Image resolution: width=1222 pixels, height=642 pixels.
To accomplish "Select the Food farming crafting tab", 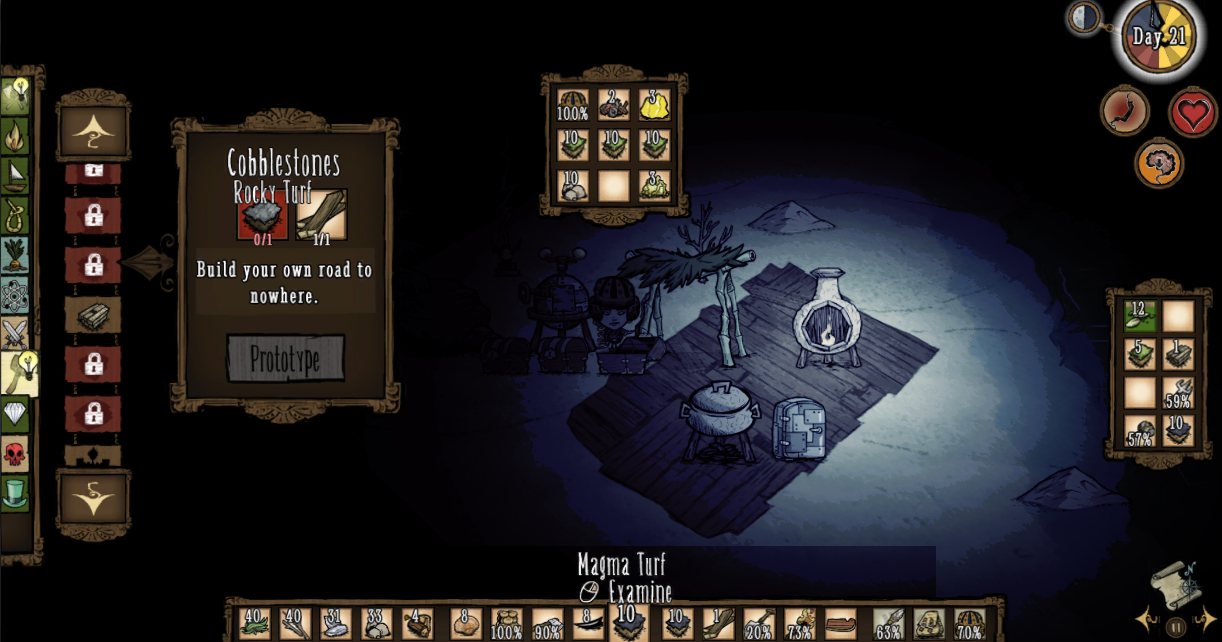I will [x=15, y=254].
